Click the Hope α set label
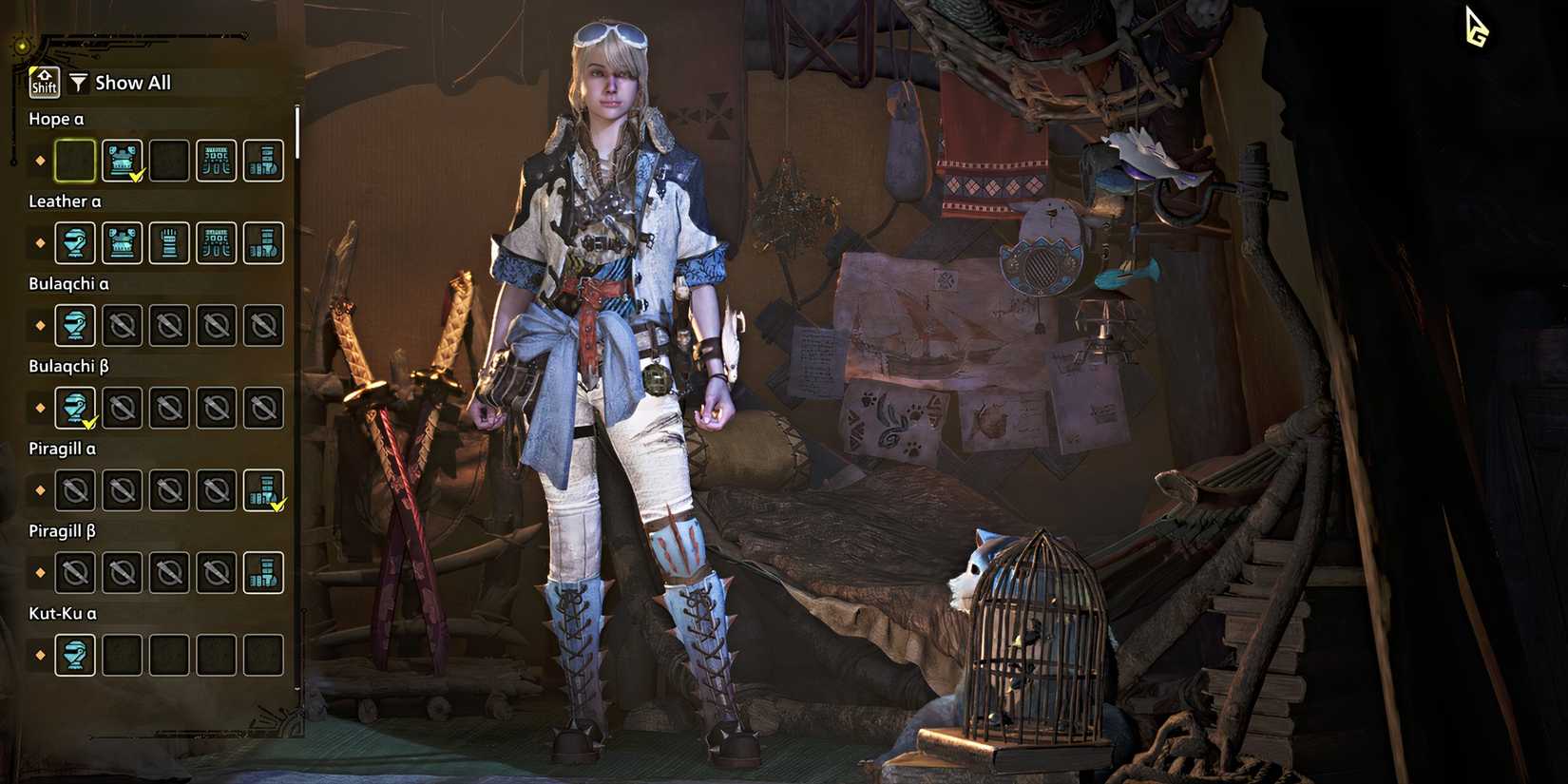 (x=55, y=119)
